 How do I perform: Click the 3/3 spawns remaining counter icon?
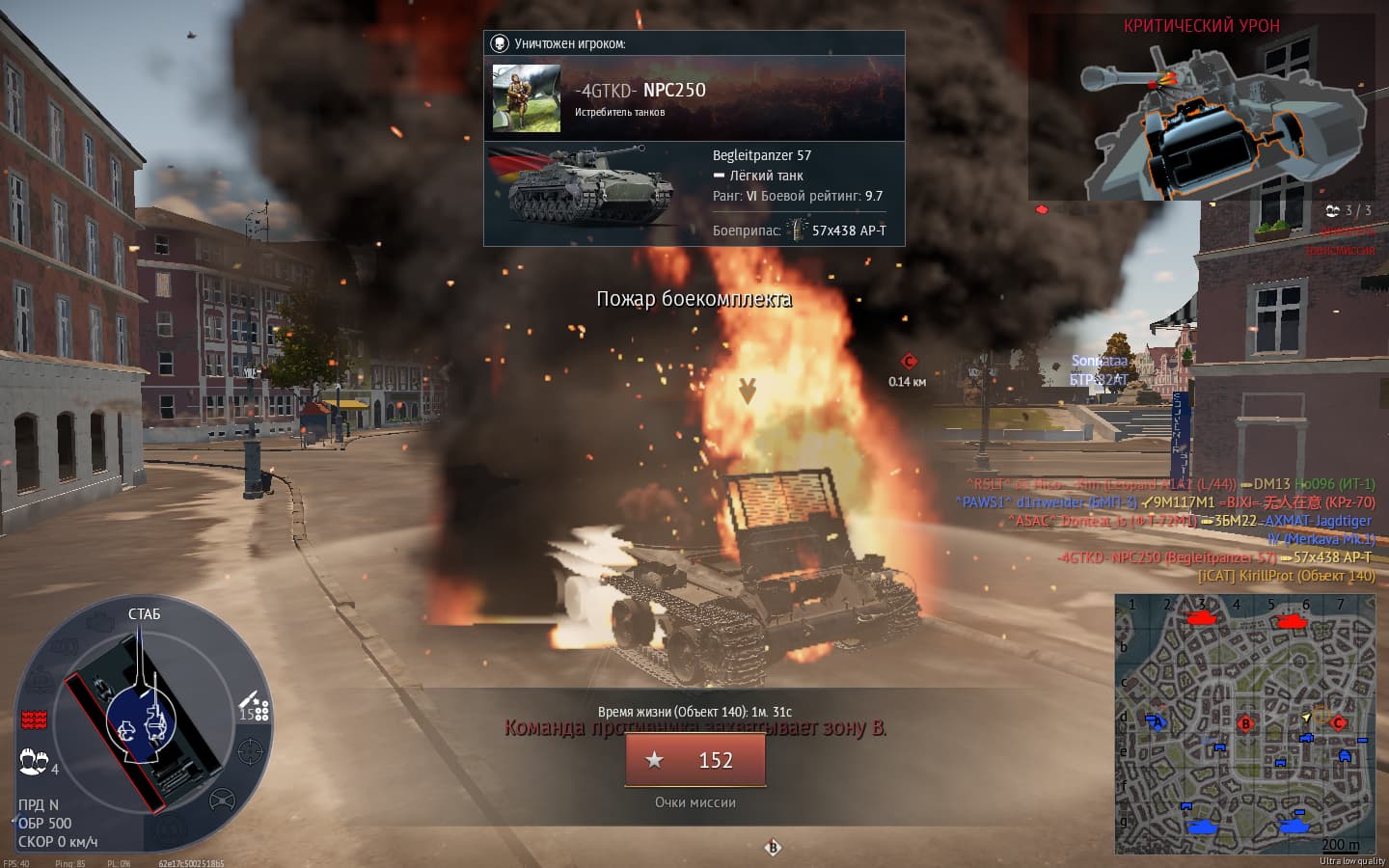click(x=1333, y=210)
